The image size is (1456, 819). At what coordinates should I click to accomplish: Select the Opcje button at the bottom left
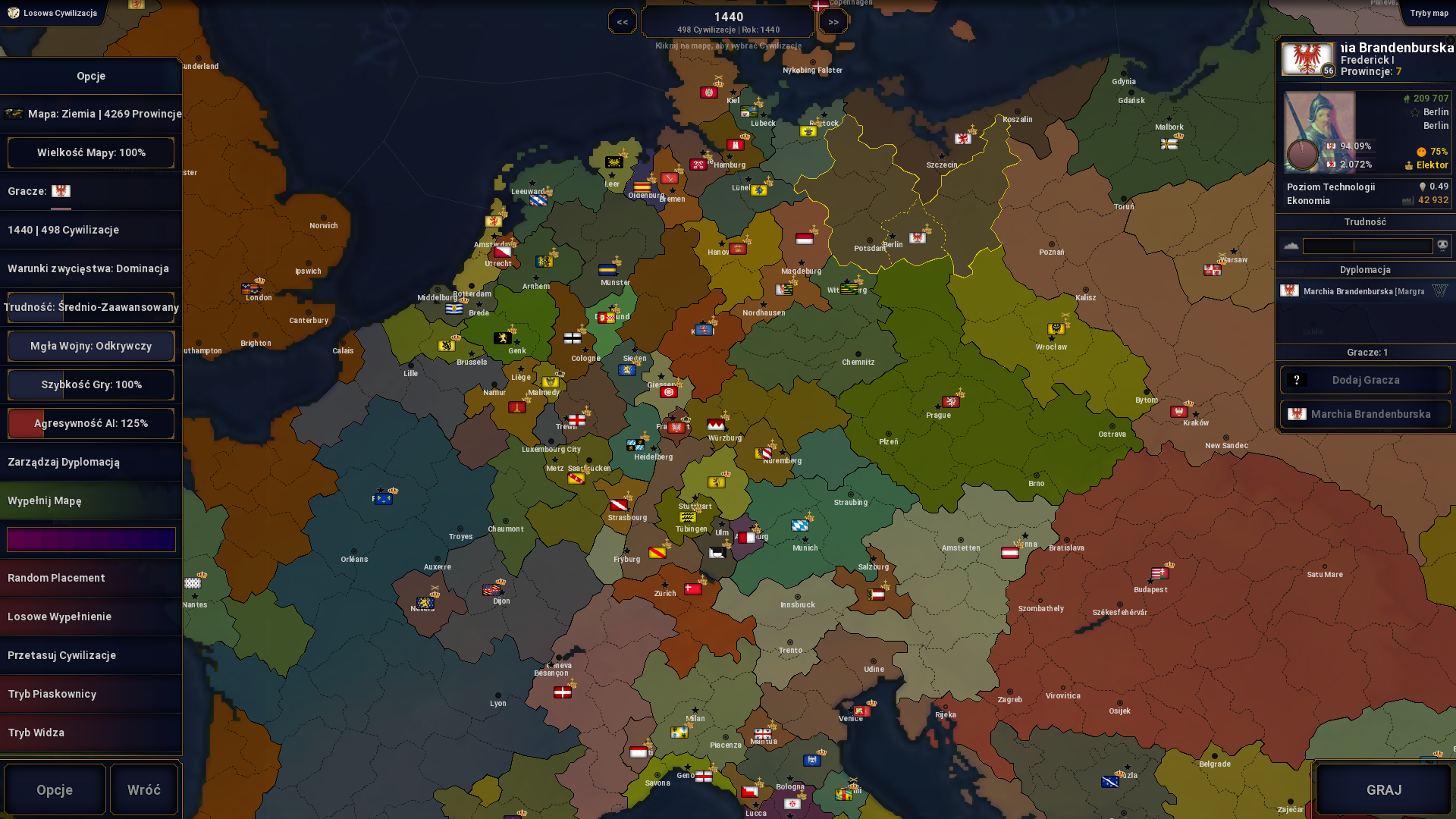[54, 789]
